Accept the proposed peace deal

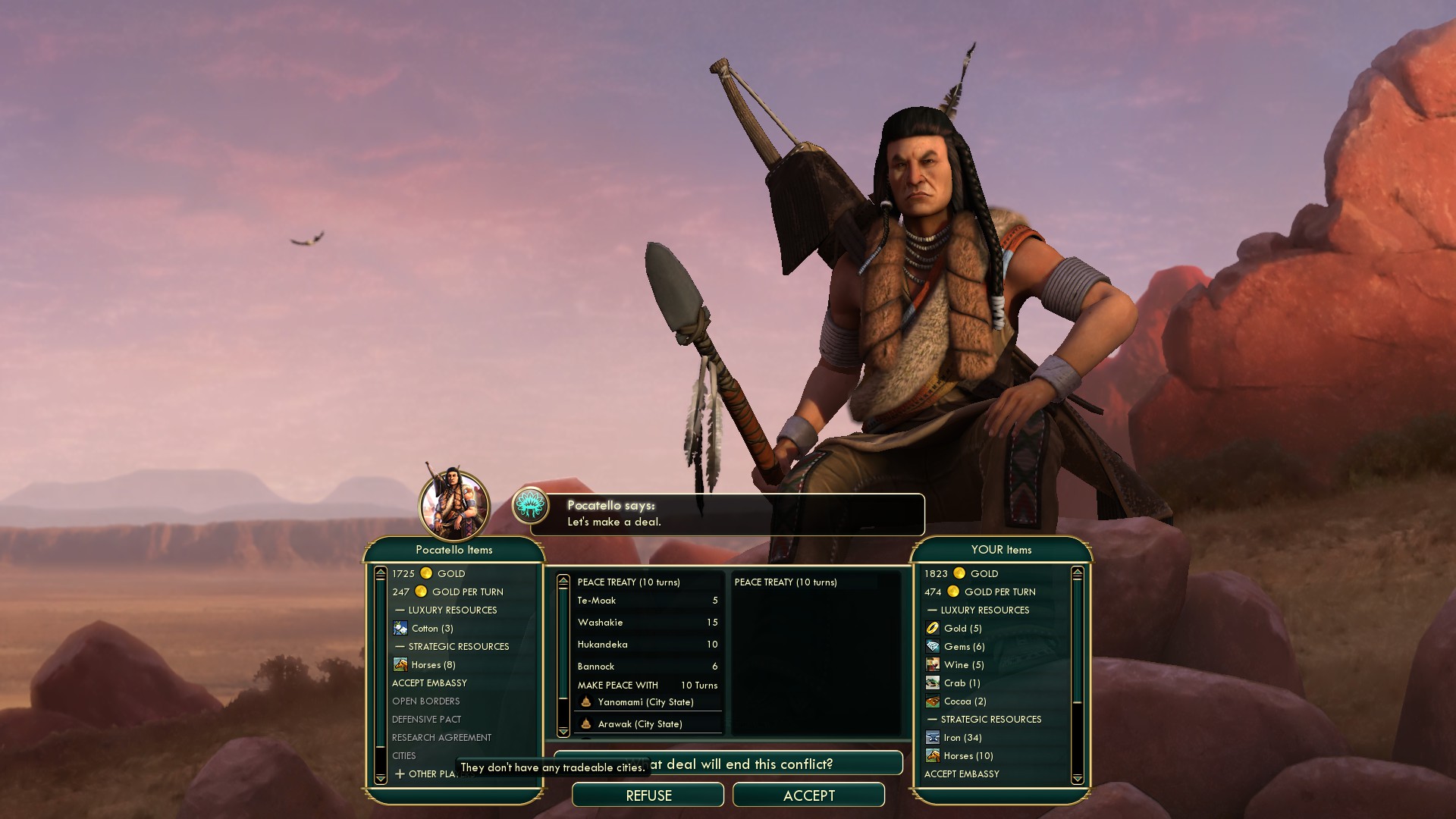click(808, 795)
